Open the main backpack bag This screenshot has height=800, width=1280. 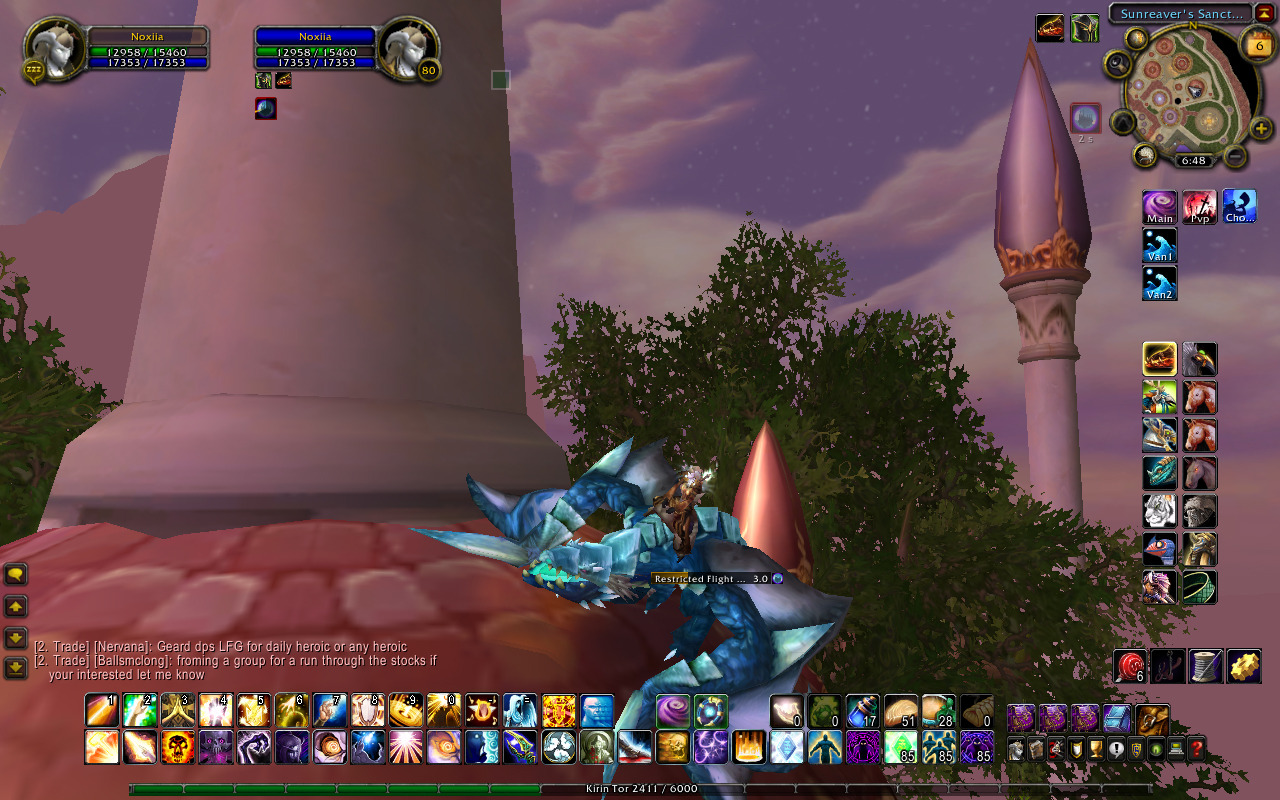pos(1153,718)
